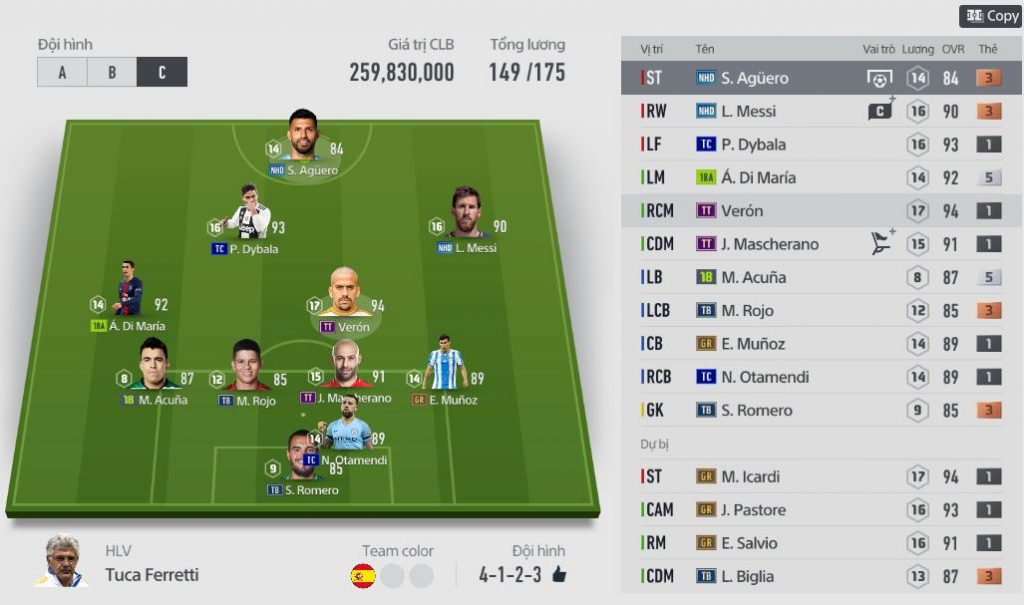Viewport: 1024px width, 605px height.
Task: Click the Copy button
Action: tap(991, 16)
